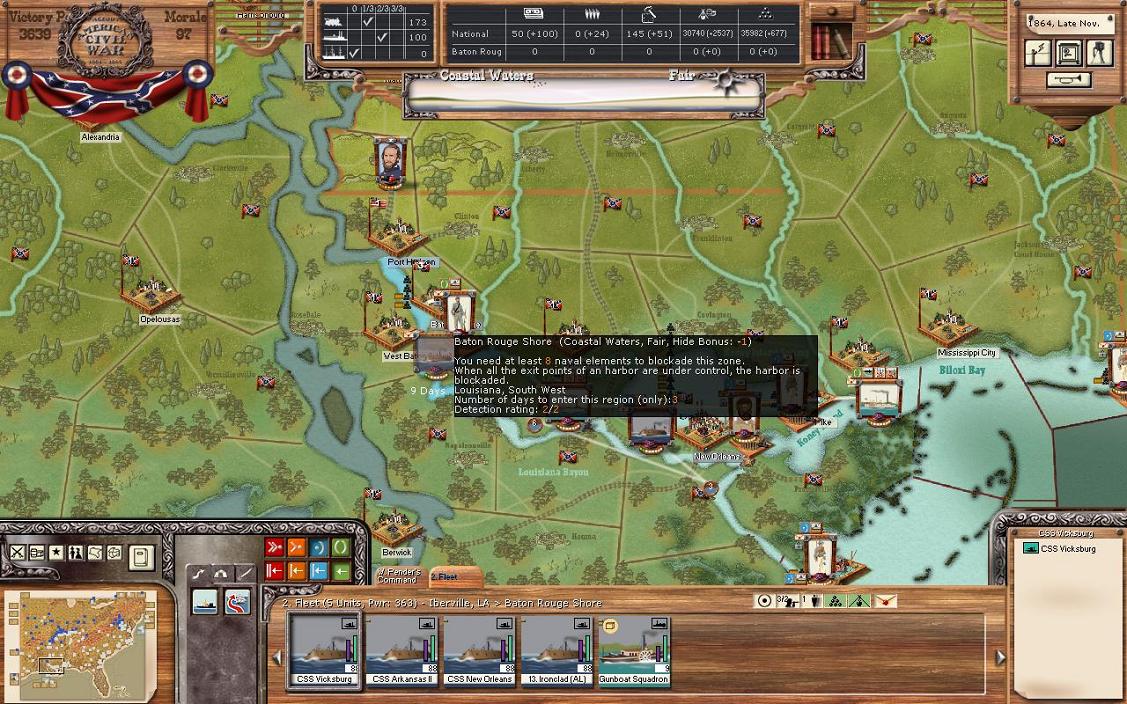Viewport: 1127px width, 704px height.
Task: Toggle the crossed swords map filter
Action: click(x=18, y=553)
